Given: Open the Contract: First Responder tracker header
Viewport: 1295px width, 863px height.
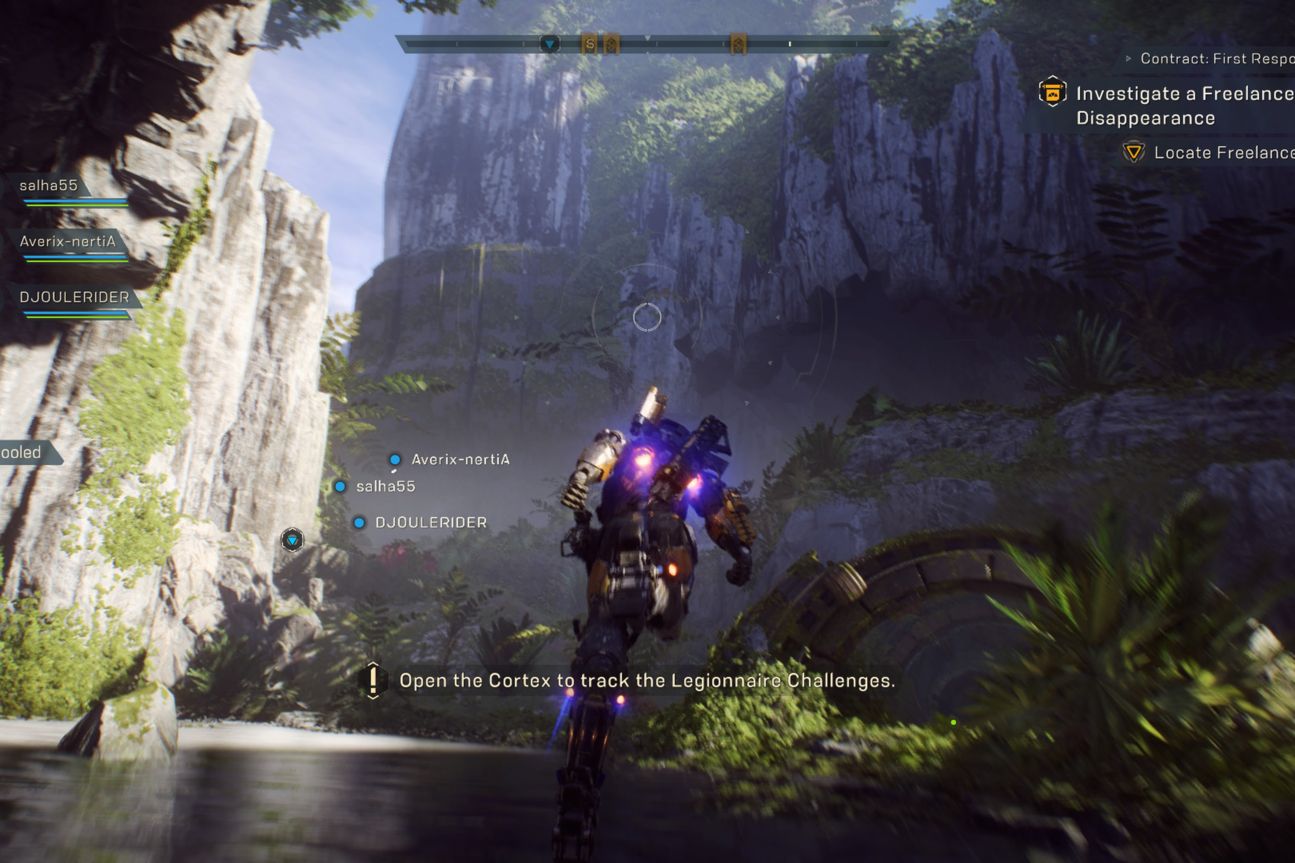Looking at the screenshot, I should 1216,59.
